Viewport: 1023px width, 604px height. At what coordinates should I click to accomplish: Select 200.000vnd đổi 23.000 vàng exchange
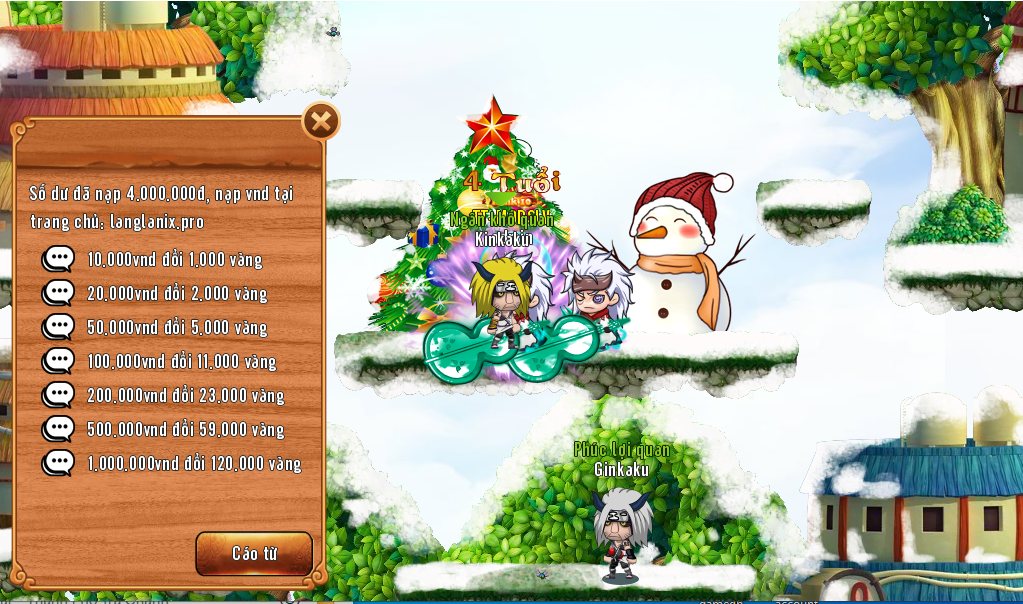pyautogui.click(x=185, y=396)
